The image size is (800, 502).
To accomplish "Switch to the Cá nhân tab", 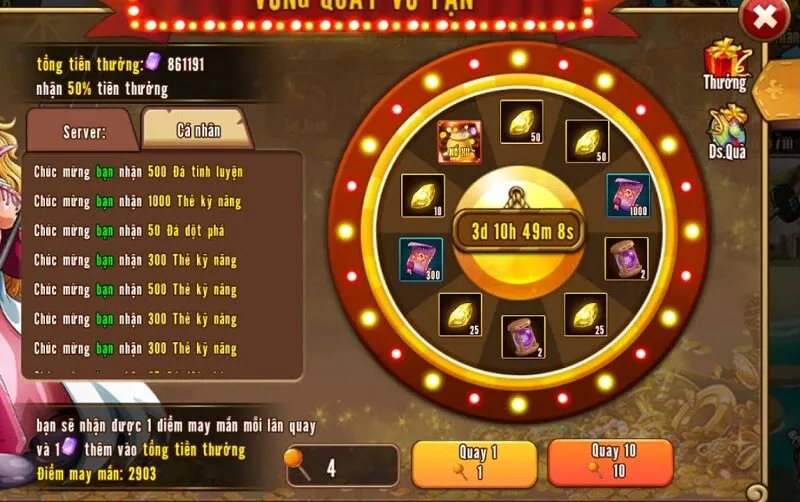I will [198, 130].
